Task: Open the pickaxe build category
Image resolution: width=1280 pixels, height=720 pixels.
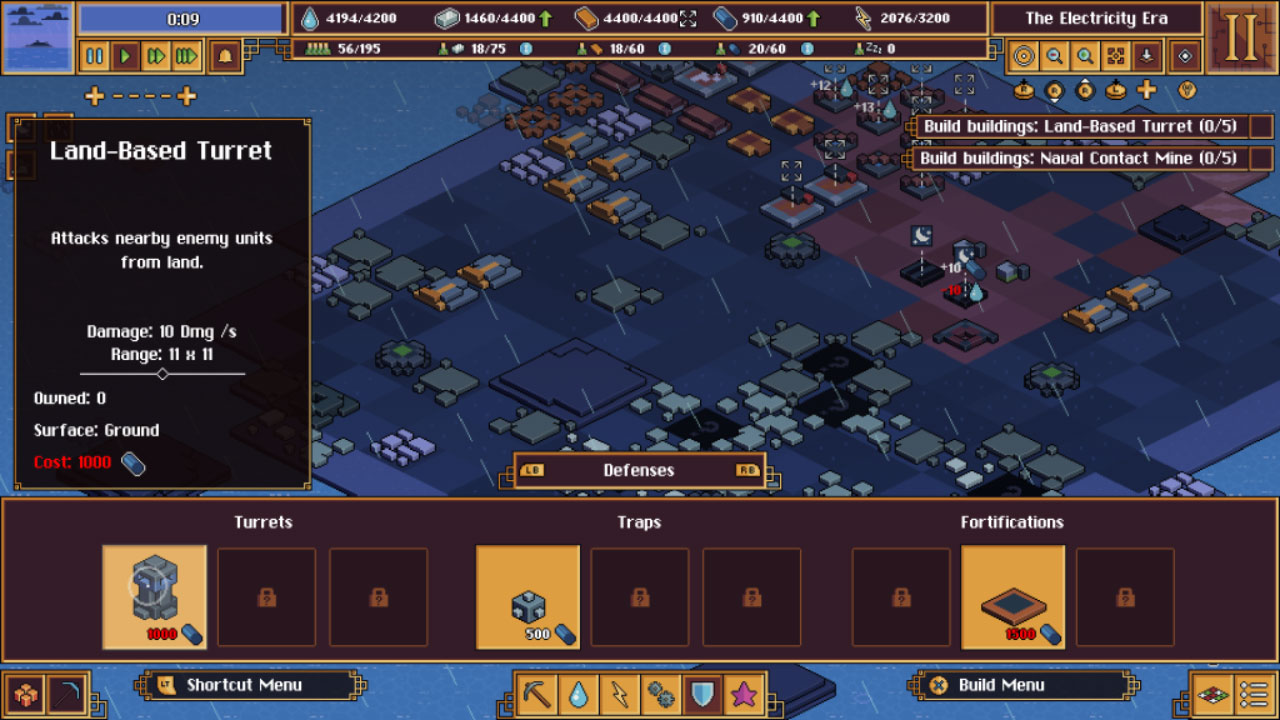Action: pyautogui.click(x=538, y=693)
